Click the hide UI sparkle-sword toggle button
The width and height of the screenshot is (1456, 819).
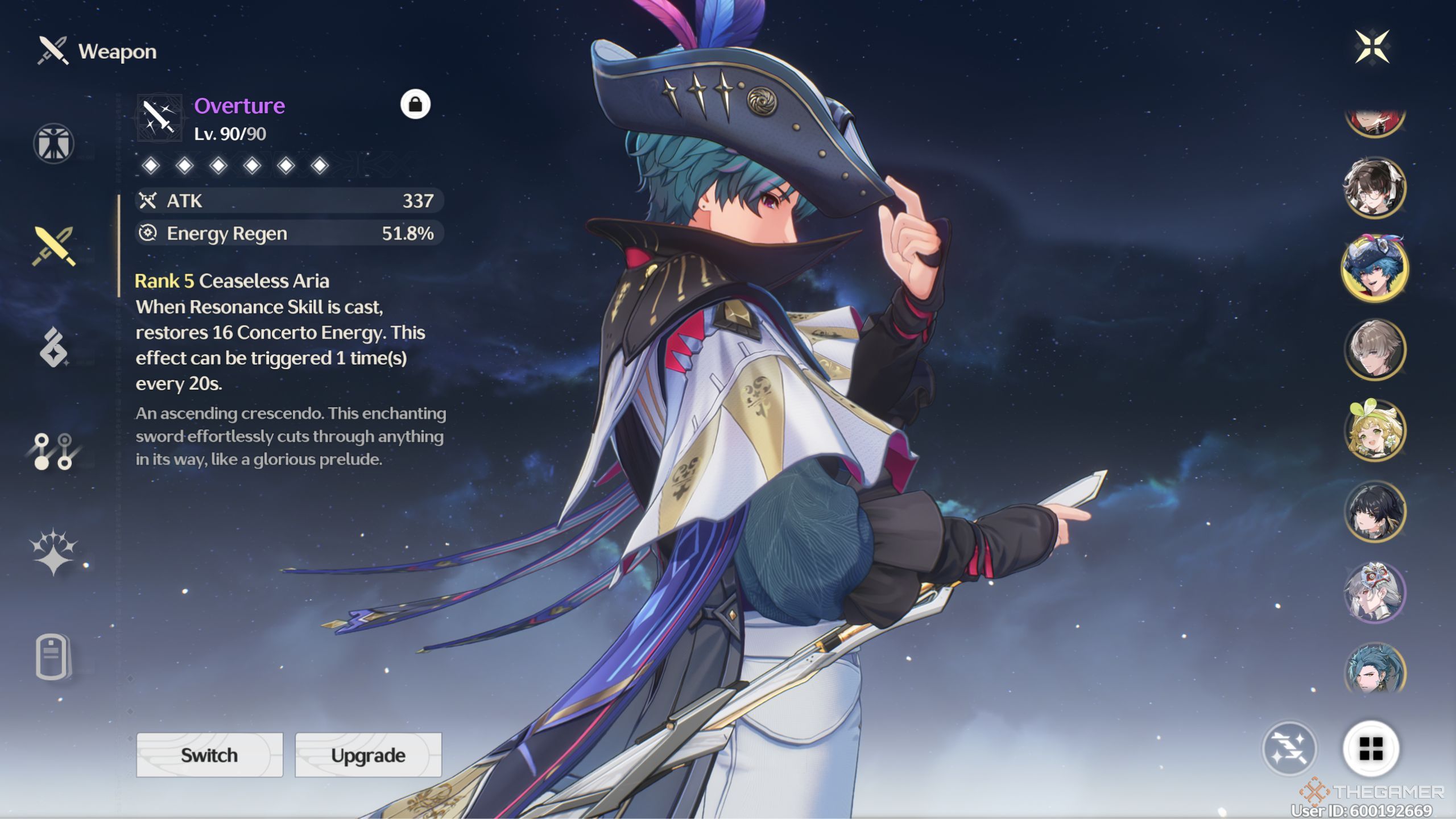coord(1291,750)
